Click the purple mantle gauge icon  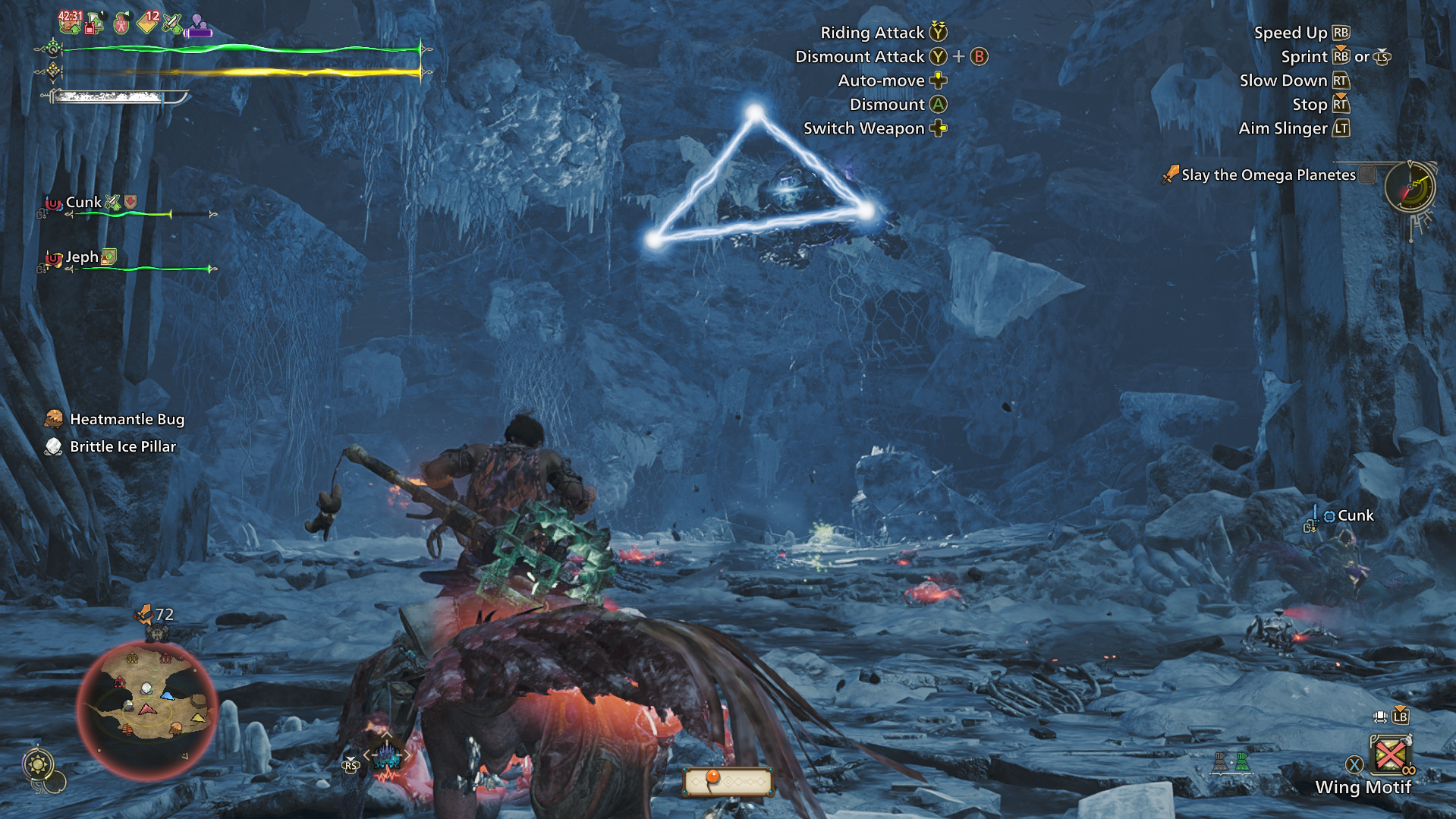point(199,27)
